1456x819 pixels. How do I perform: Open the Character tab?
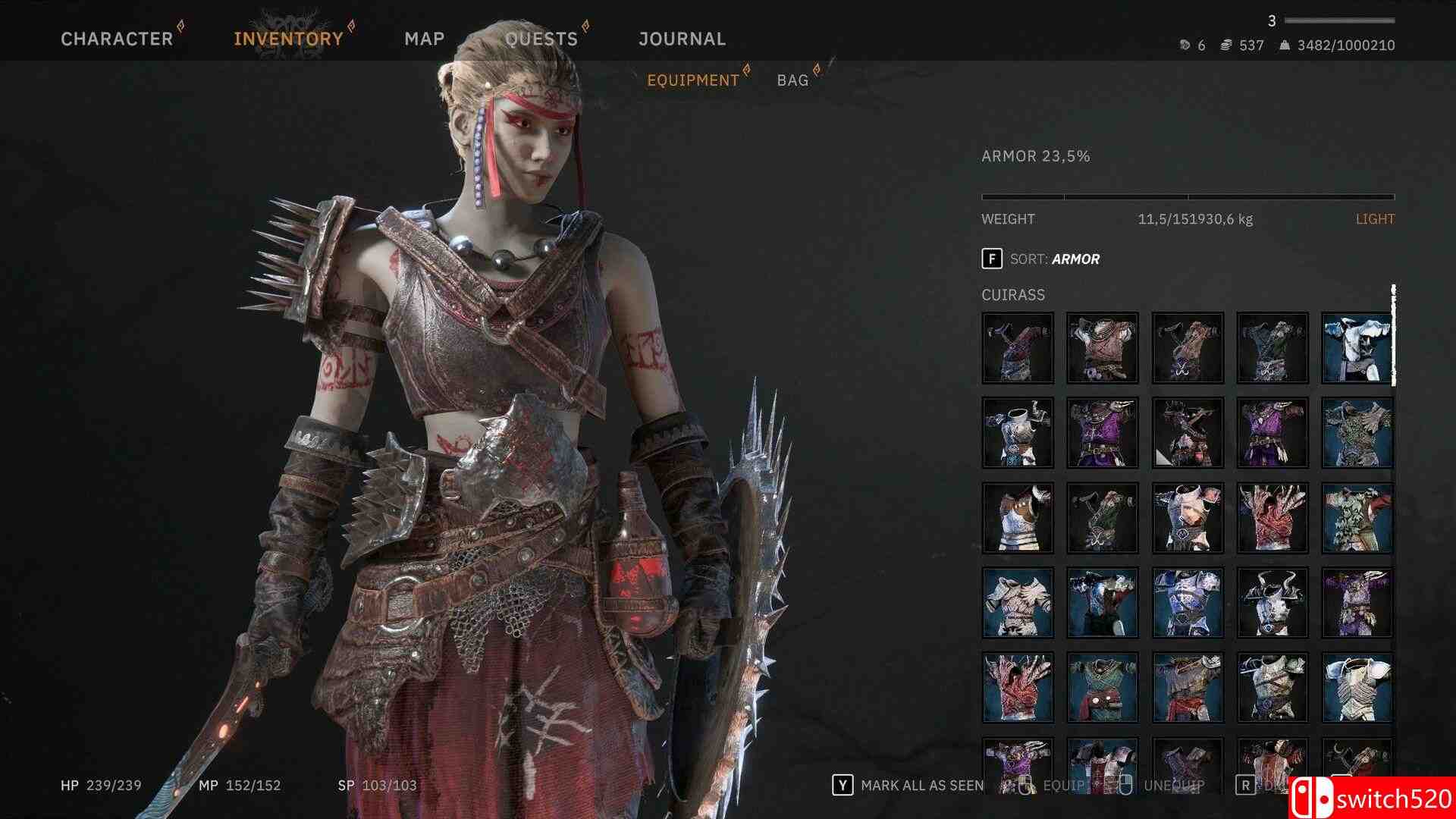pyautogui.click(x=117, y=39)
